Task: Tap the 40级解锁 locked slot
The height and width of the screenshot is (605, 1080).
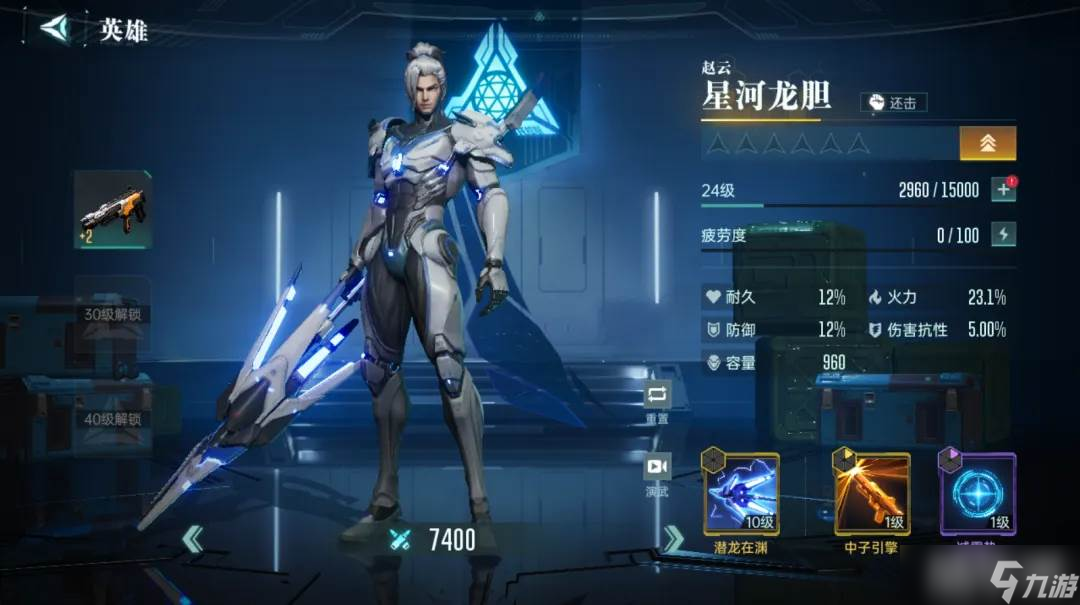Action: pos(112,420)
